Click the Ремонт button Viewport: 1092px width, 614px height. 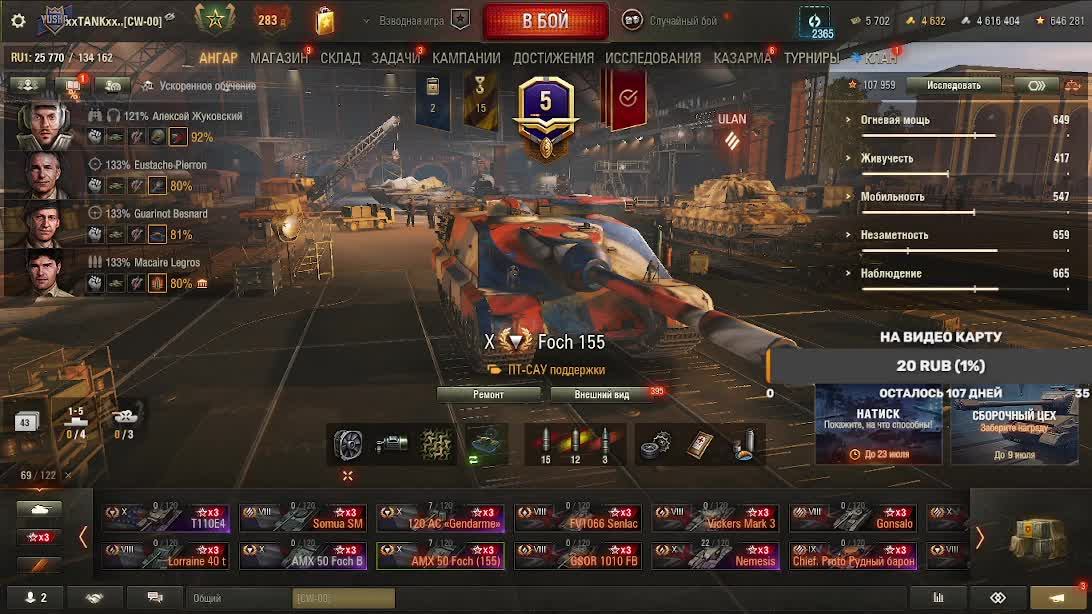pyautogui.click(x=488, y=394)
